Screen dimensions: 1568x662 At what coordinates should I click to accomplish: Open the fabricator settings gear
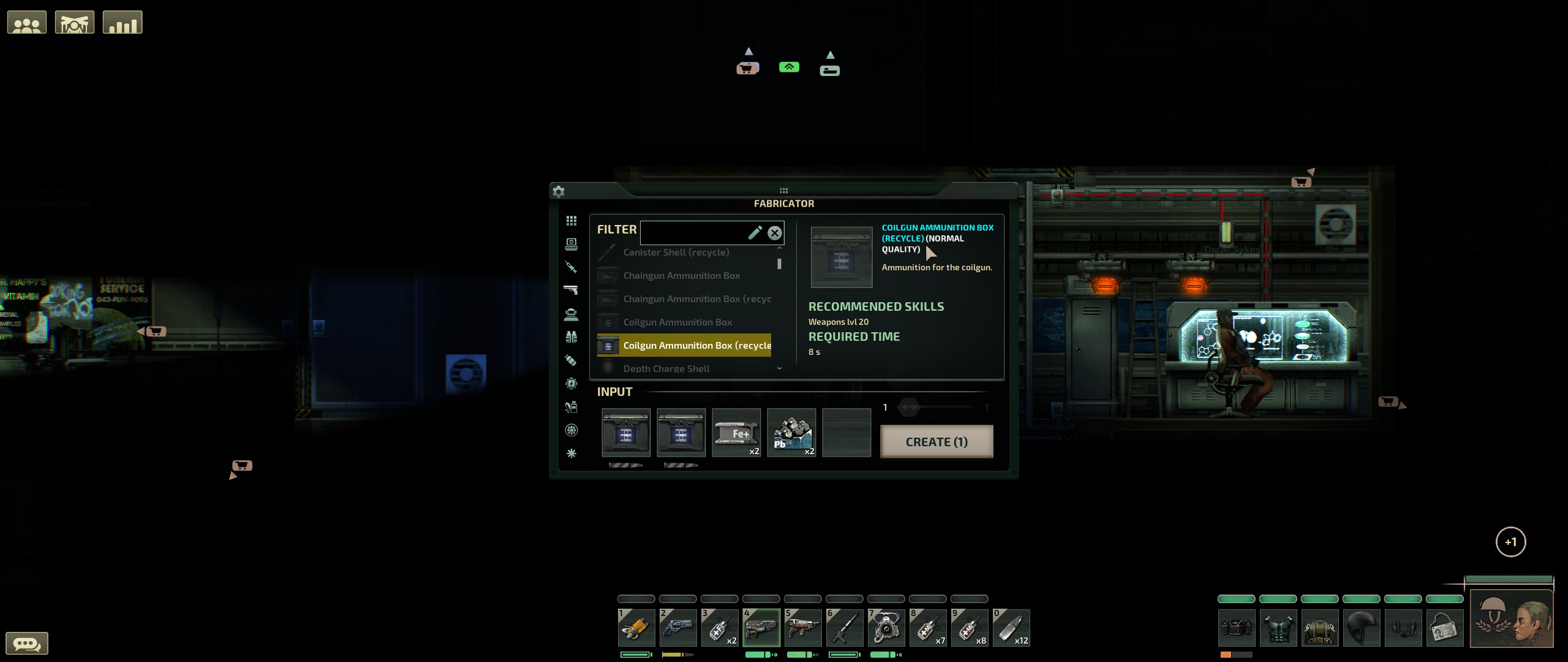pyautogui.click(x=558, y=191)
